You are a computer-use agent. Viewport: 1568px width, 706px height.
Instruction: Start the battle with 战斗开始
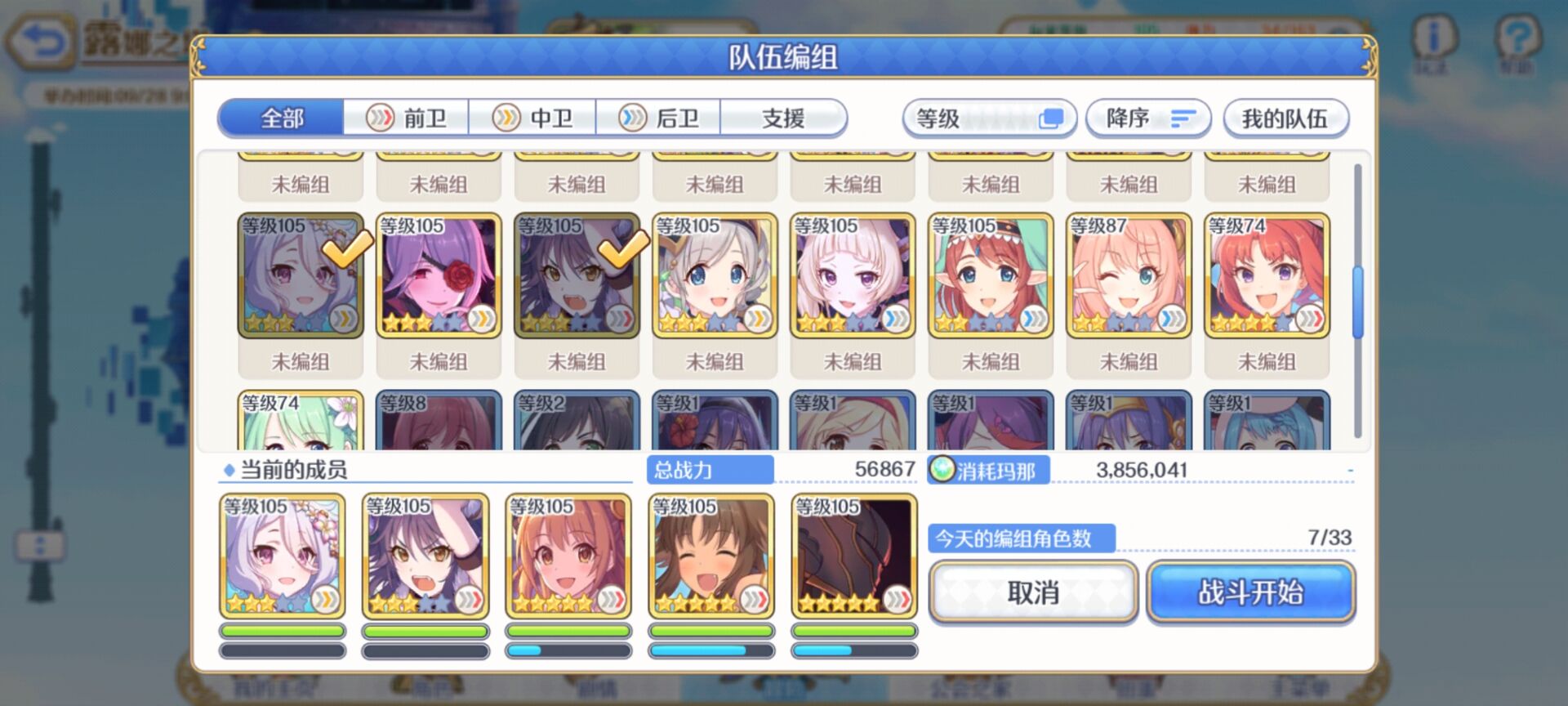(x=1250, y=592)
